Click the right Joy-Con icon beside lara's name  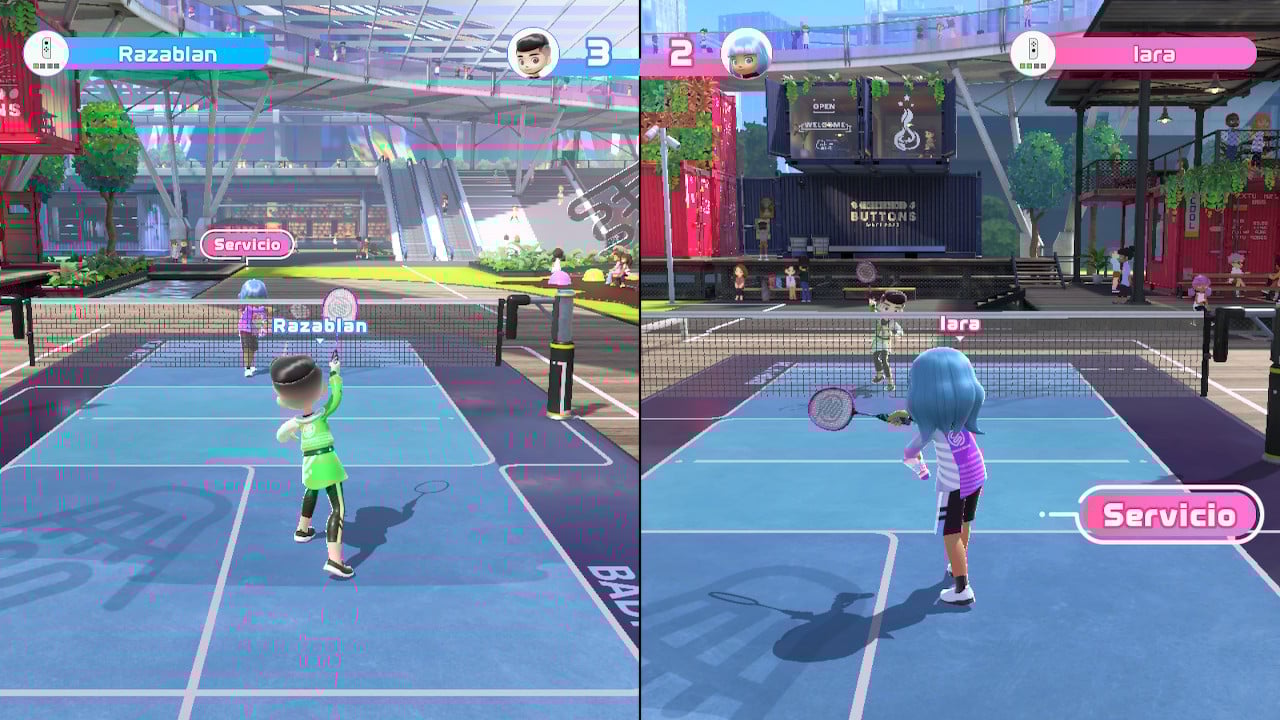click(1033, 48)
